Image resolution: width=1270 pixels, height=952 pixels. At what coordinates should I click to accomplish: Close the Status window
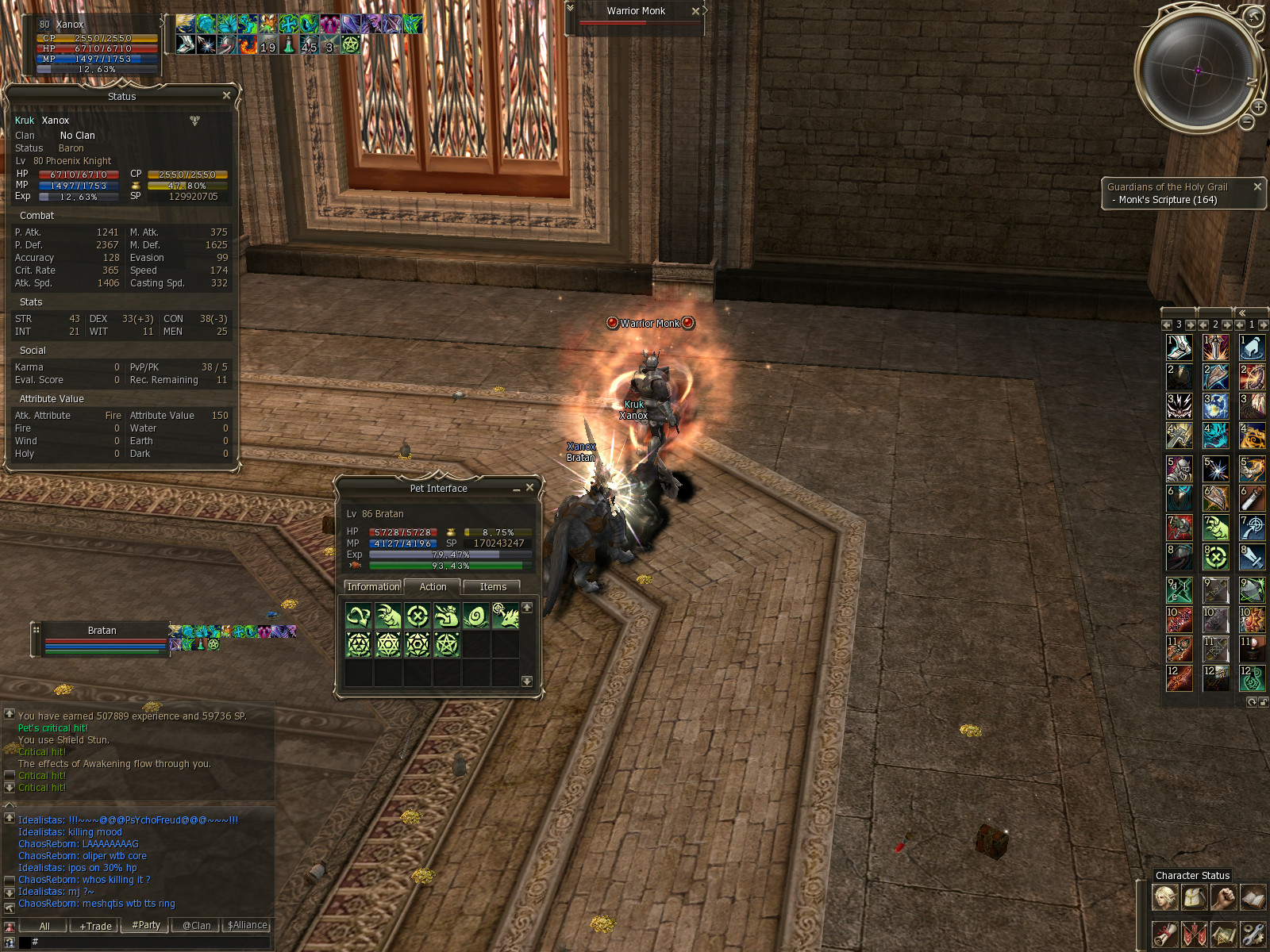[226, 95]
